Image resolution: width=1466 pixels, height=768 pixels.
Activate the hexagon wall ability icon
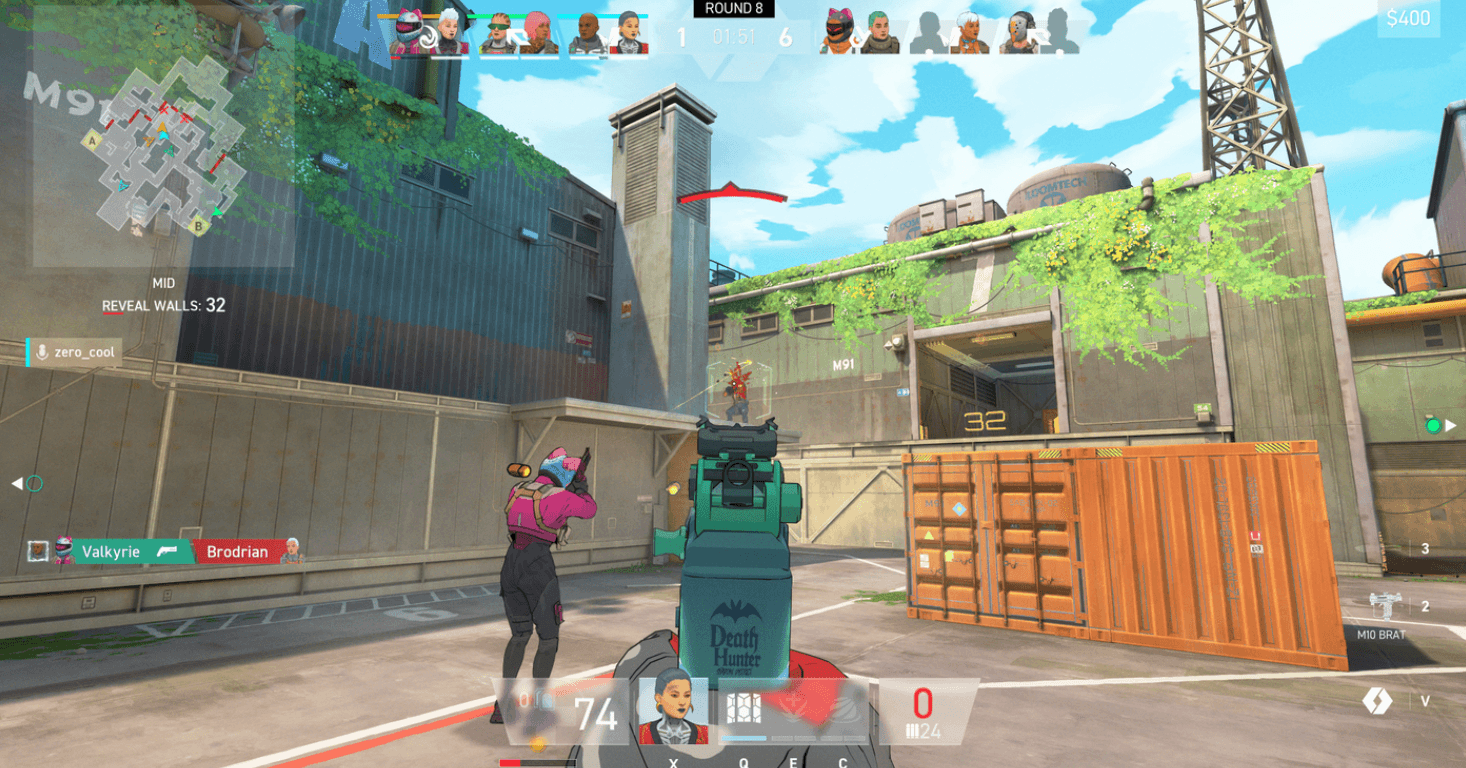coord(743,709)
